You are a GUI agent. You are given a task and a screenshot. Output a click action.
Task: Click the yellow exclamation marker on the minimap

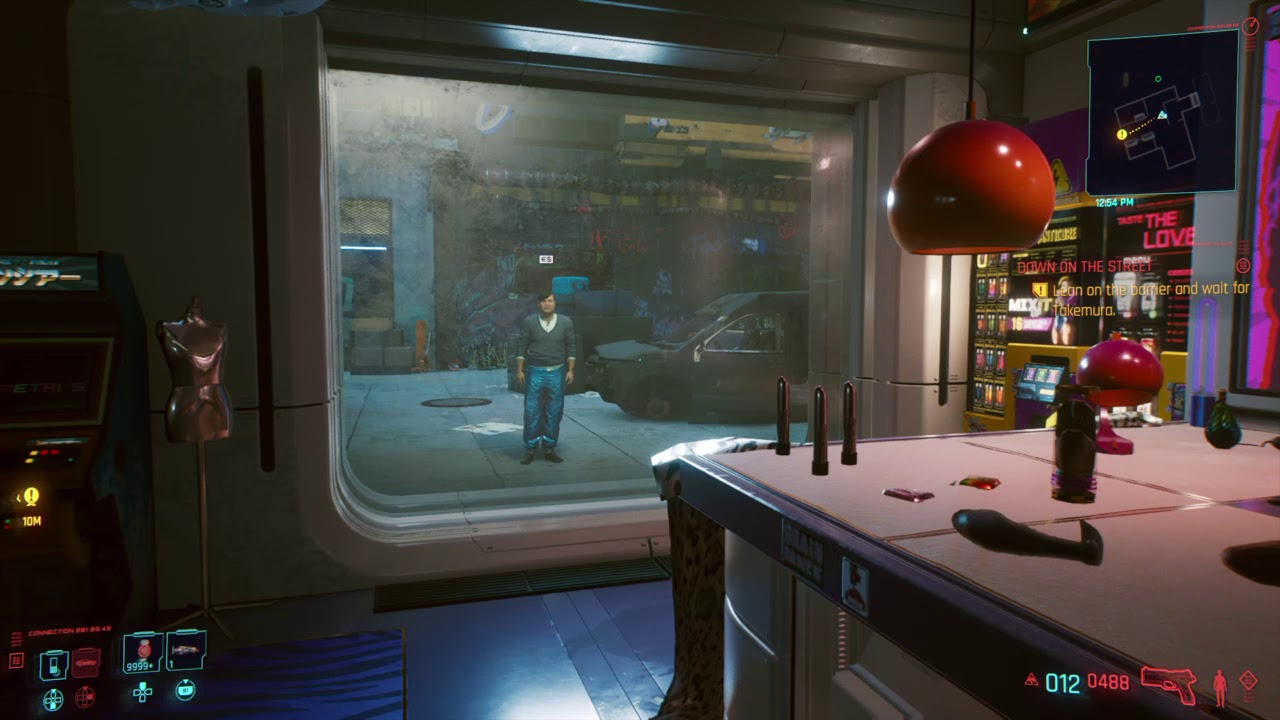click(1121, 133)
